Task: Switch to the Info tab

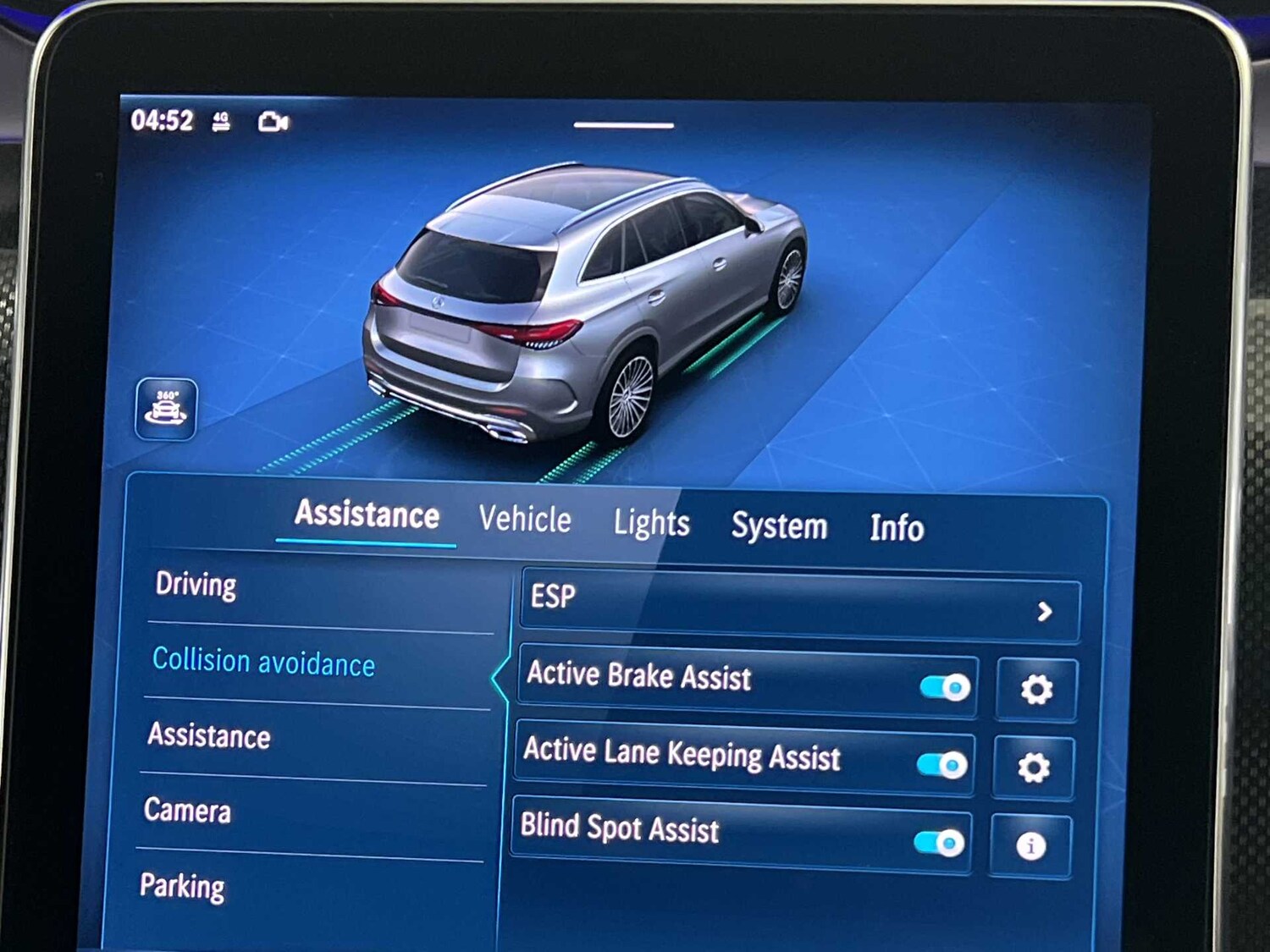Action: pos(897,530)
